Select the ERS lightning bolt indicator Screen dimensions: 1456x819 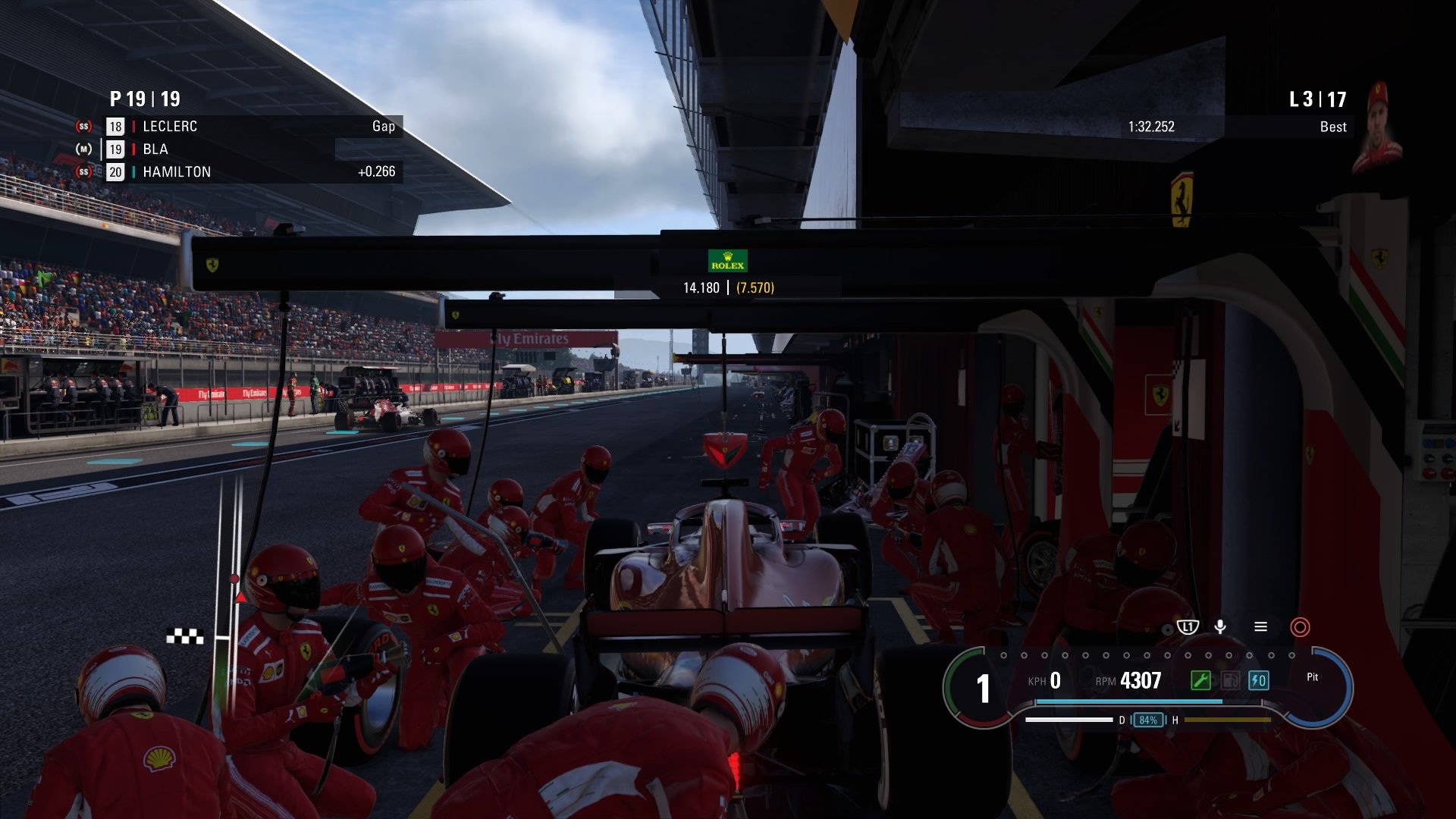(1259, 680)
